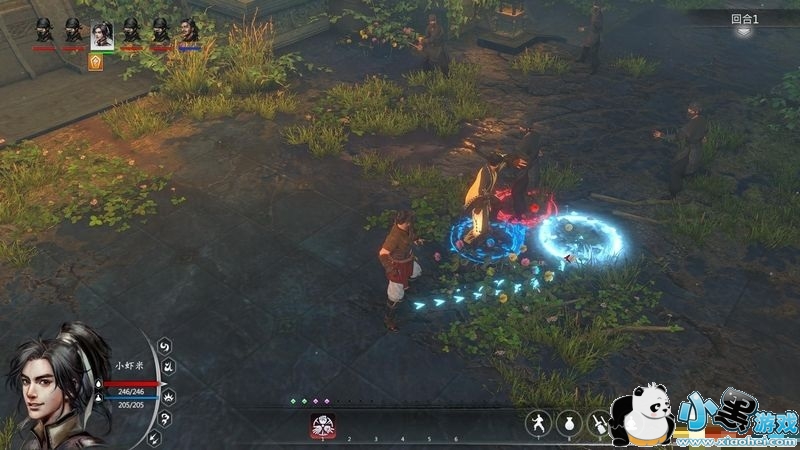This screenshot has height=450, width=800.
Task: Select the swirl icon at the top of the arc
Action: [x=165, y=346]
